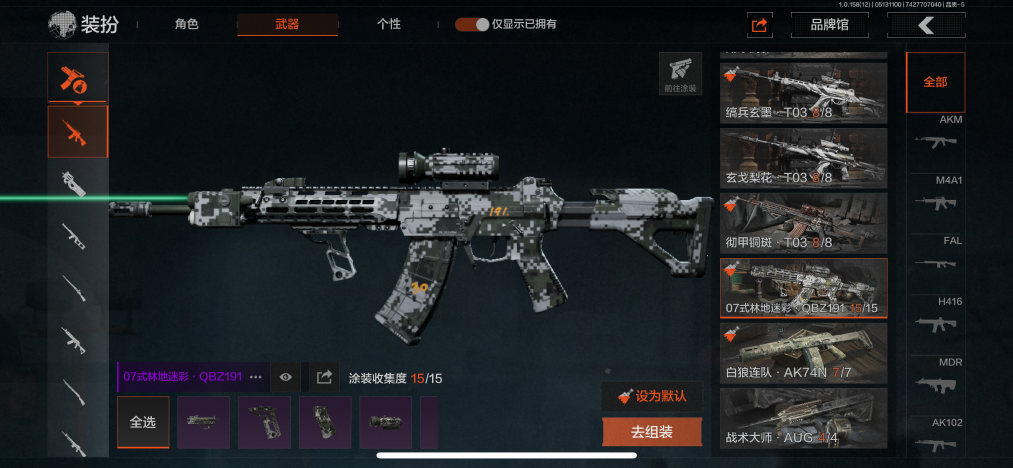Choose 全选 to select all parts

point(142,422)
